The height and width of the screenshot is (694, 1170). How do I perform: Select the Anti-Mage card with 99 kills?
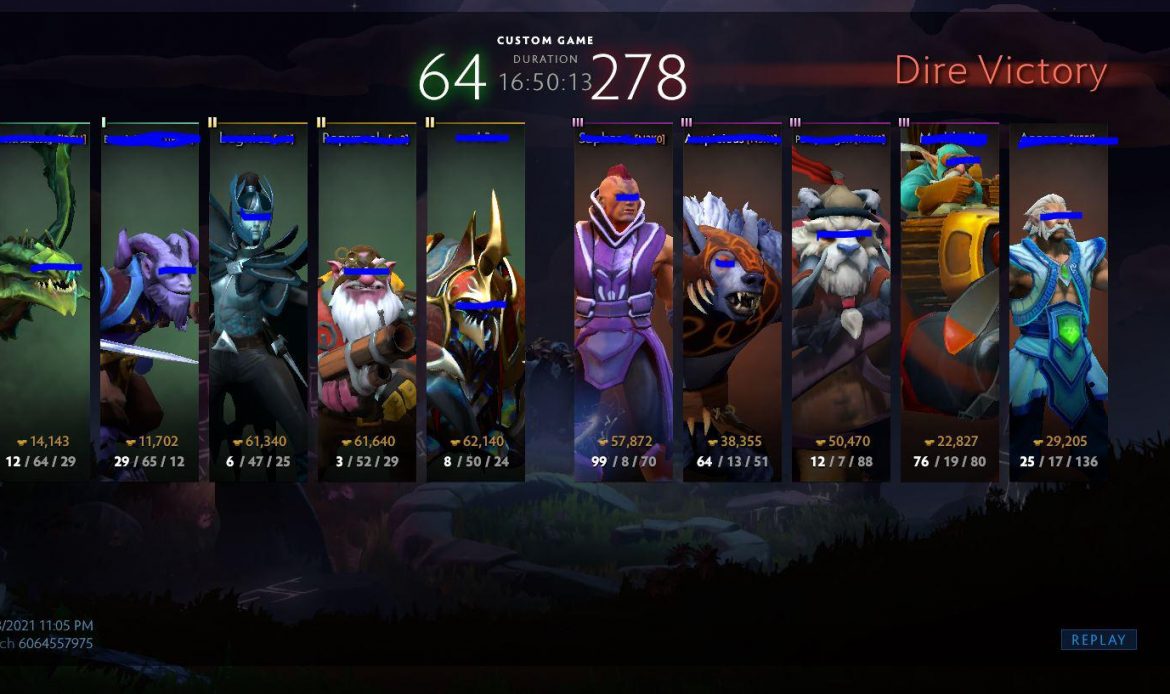(x=623, y=300)
